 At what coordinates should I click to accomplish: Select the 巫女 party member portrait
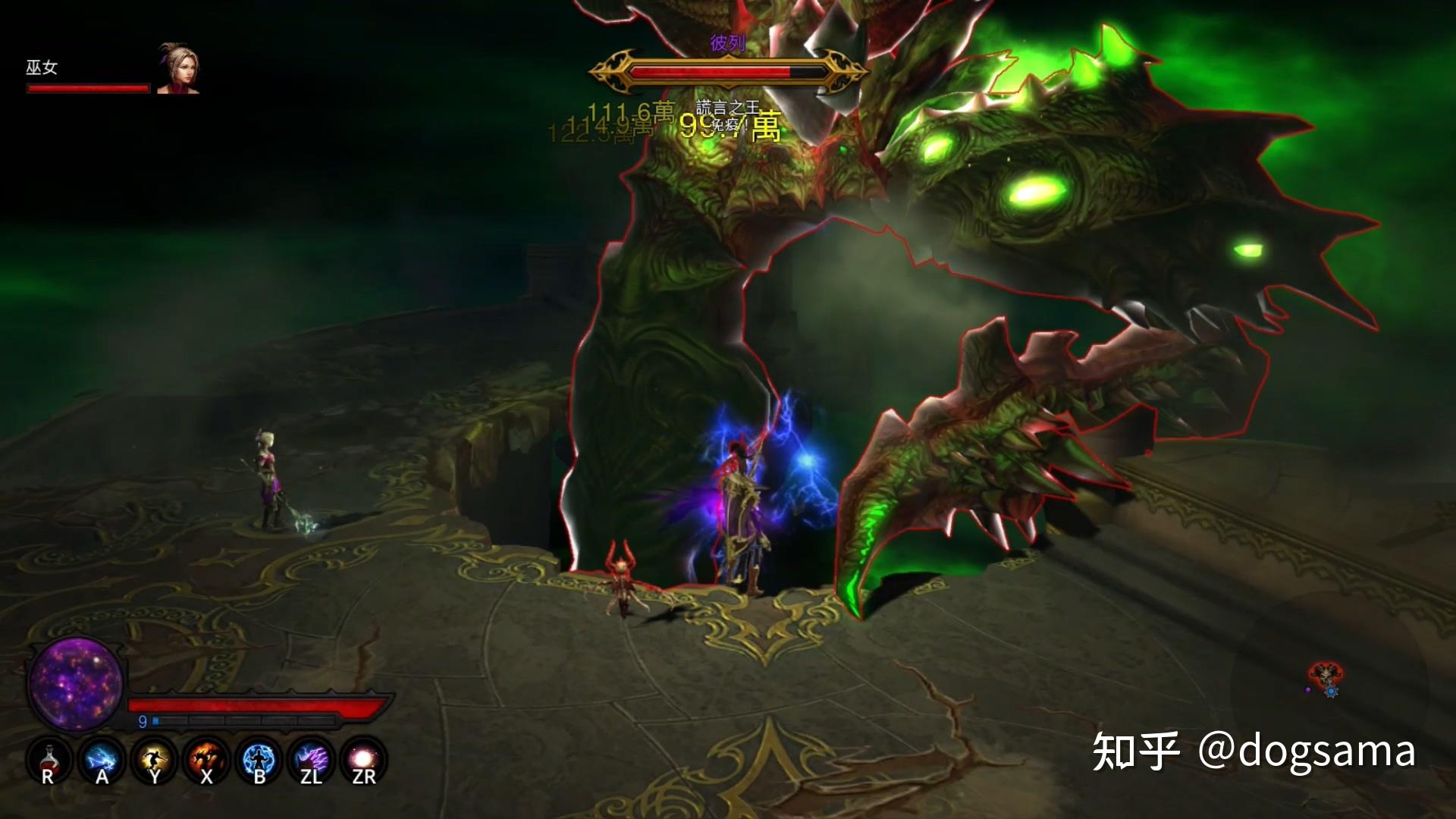point(177,69)
